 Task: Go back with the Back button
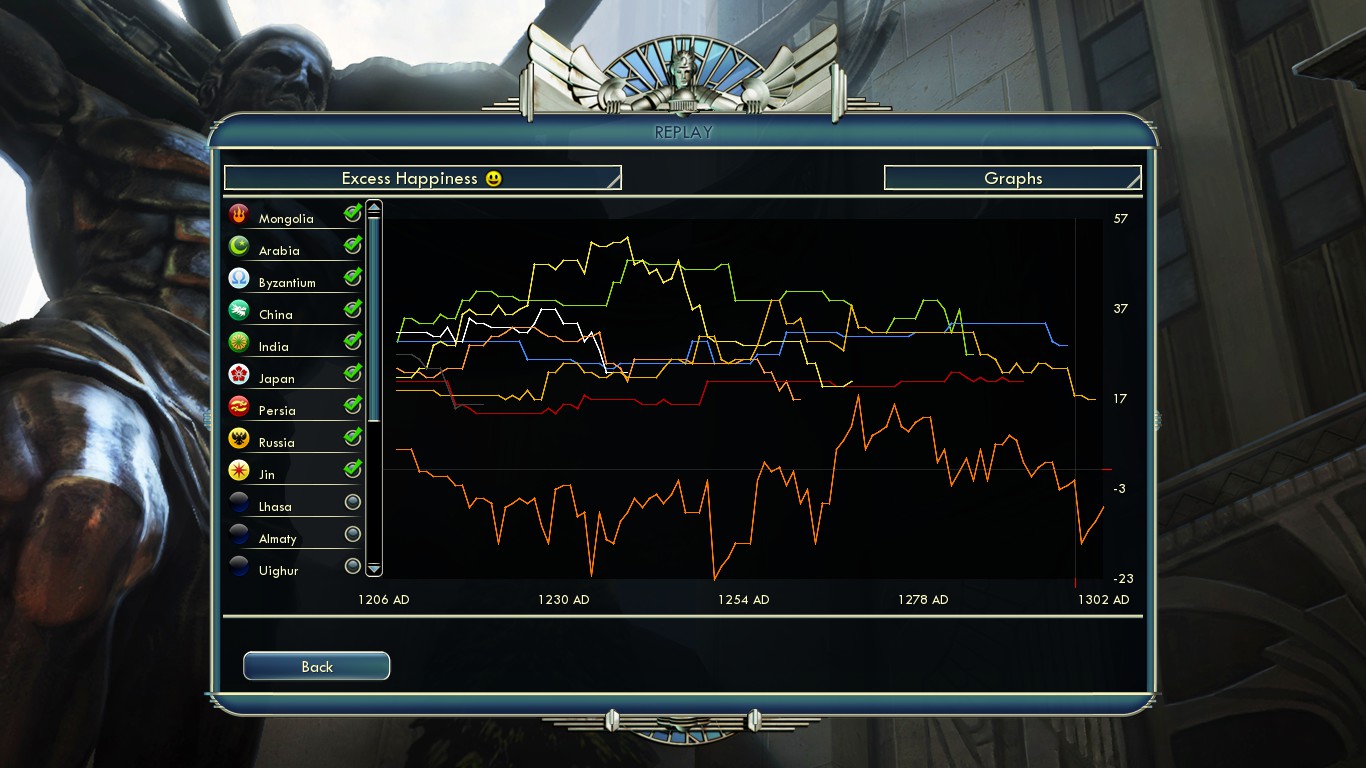pos(316,666)
